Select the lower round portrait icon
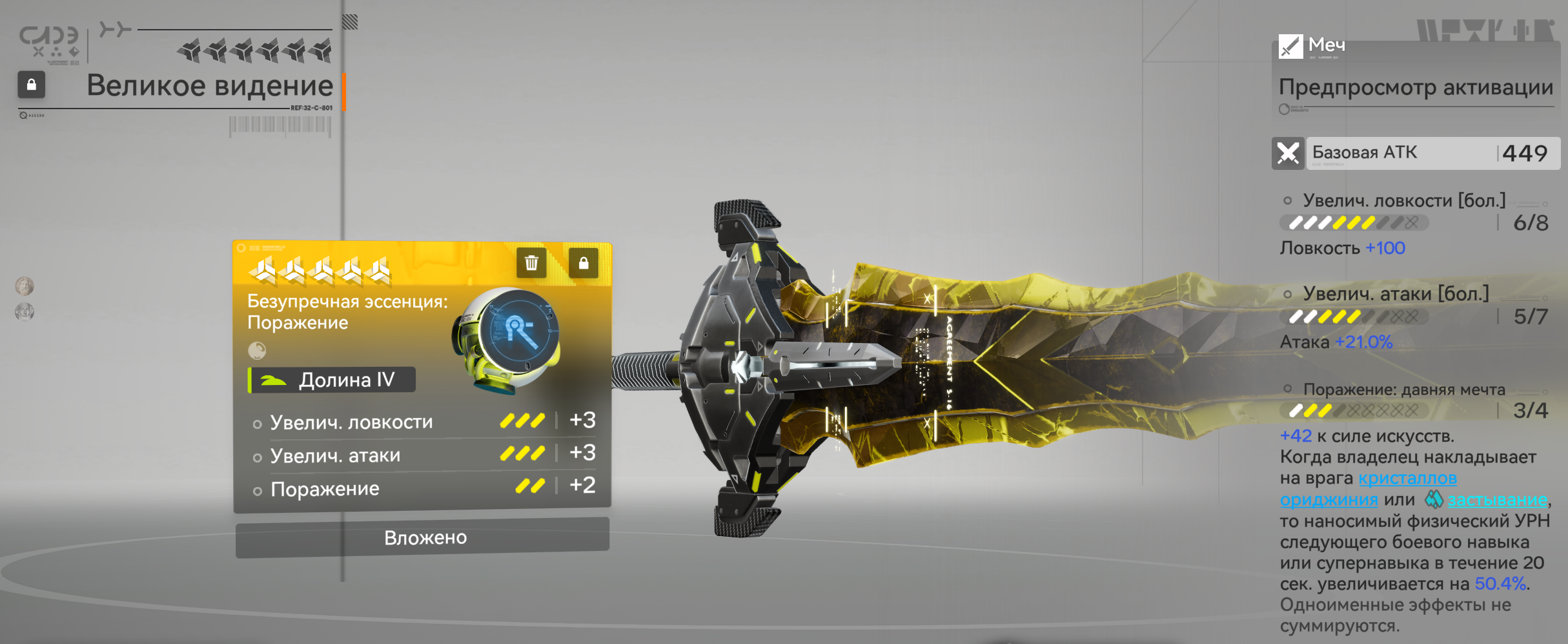The height and width of the screenshot is (644, 1568). click(x=25, y=312)
